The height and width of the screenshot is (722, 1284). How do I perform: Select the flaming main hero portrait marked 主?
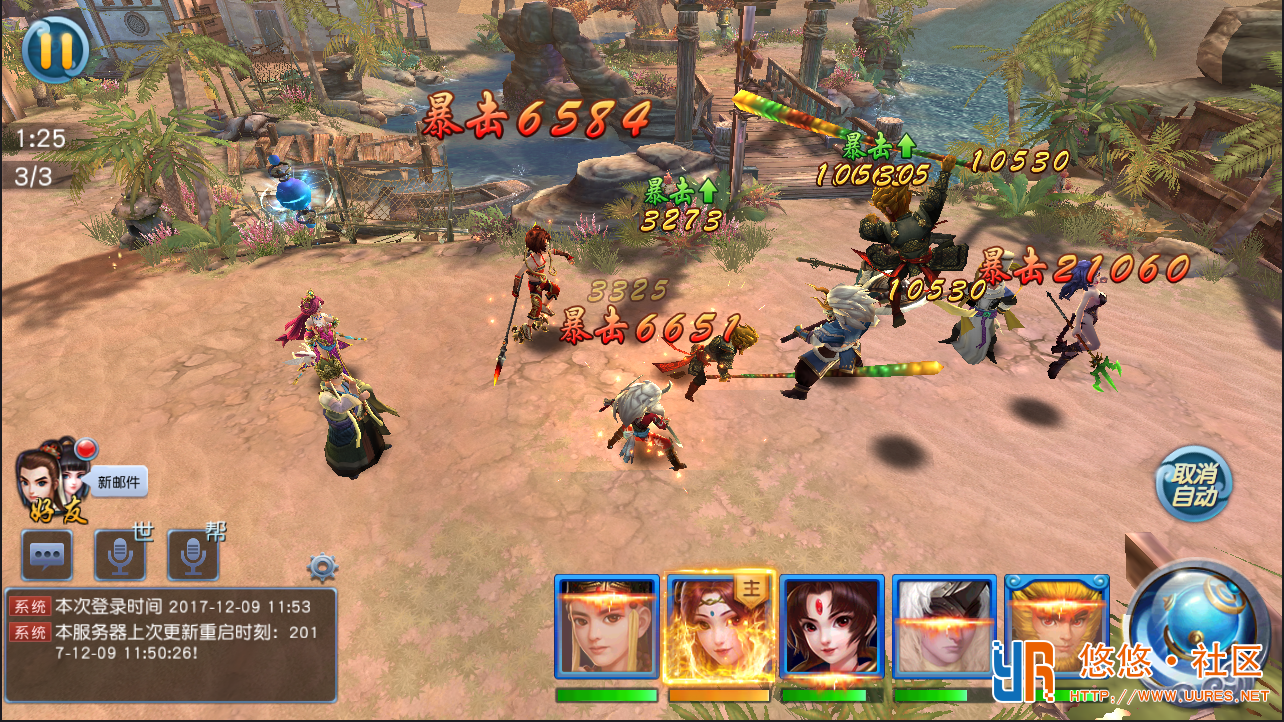click(x=719, y=627)
